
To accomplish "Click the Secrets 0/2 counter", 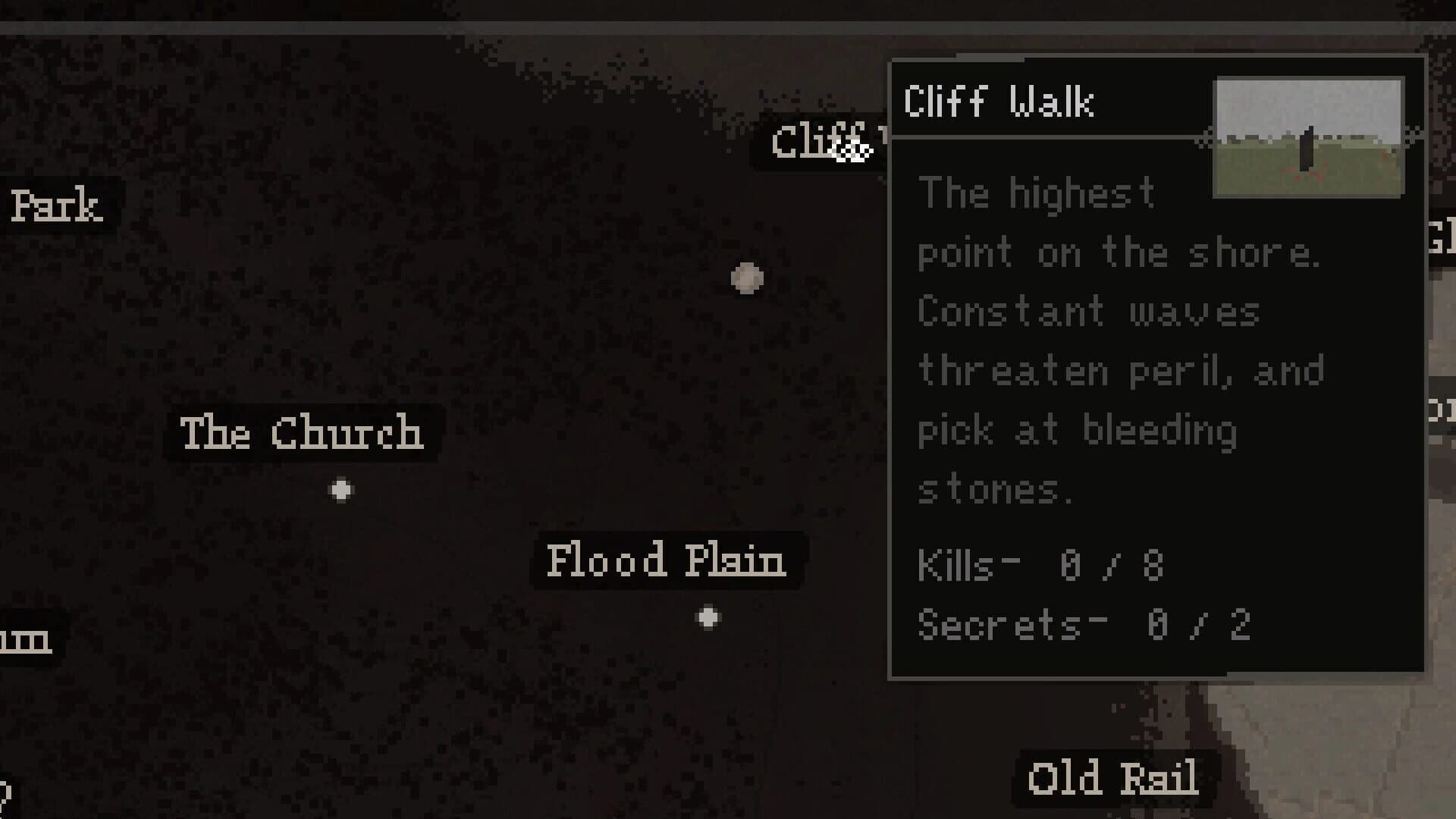I will pyautogui.click(x=1084, y=624).
